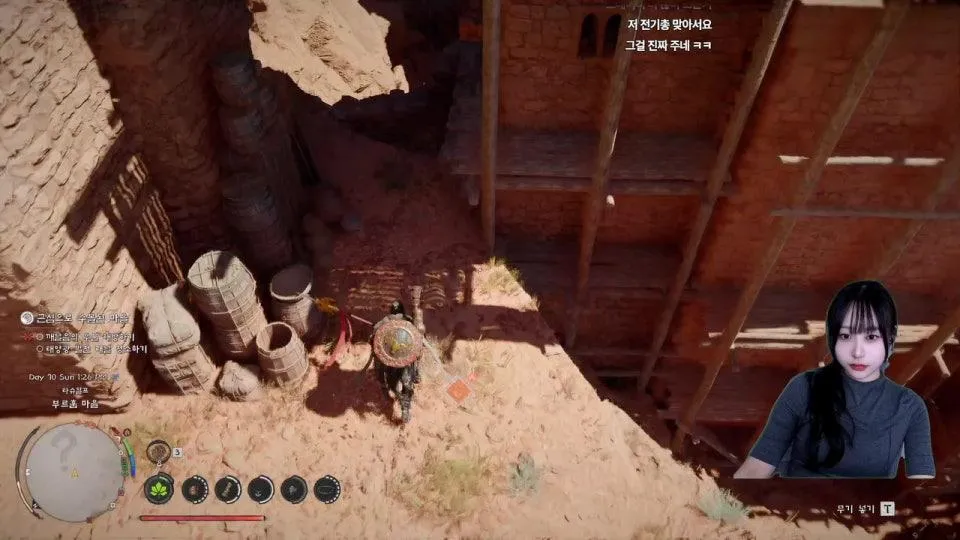Choose the hotbar slot holding the stick-shaped item
The width and height of the screenshot is (960, 540).
coord(228,489)
